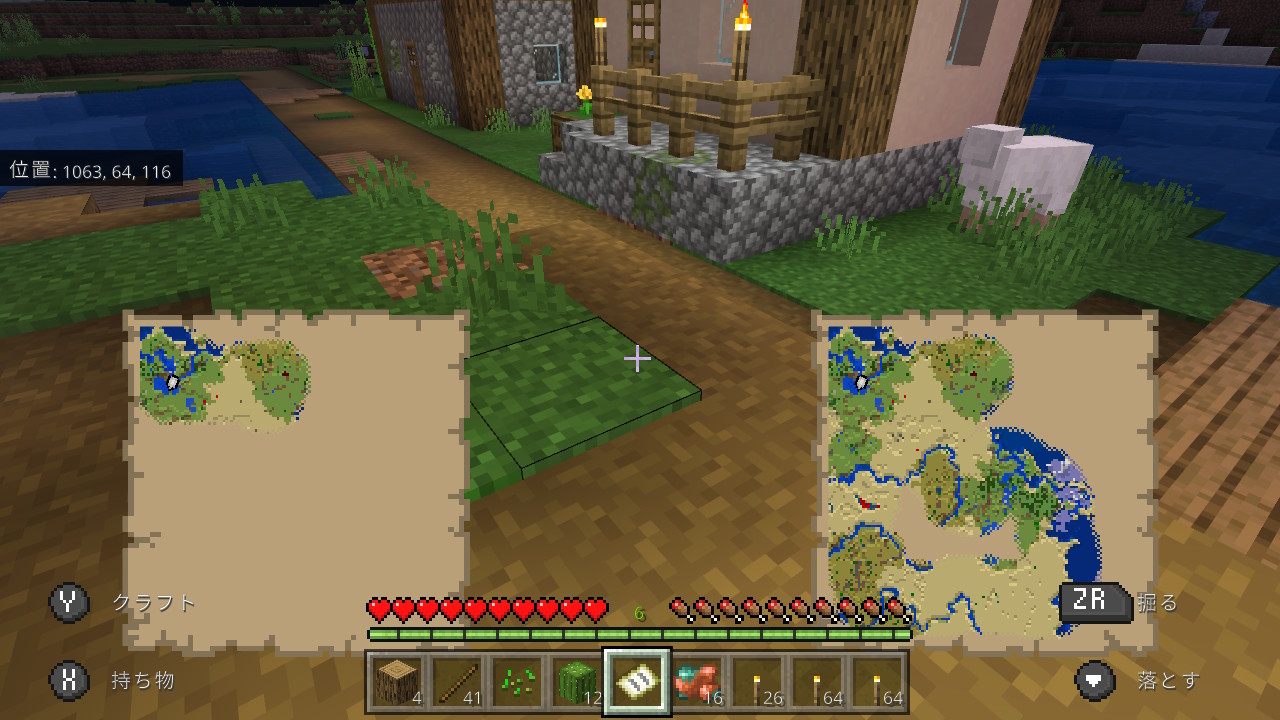Click the drop-item controller icon near 落とす
Viewport: 1280px width, 720px height.
[x=1095, y=679]
